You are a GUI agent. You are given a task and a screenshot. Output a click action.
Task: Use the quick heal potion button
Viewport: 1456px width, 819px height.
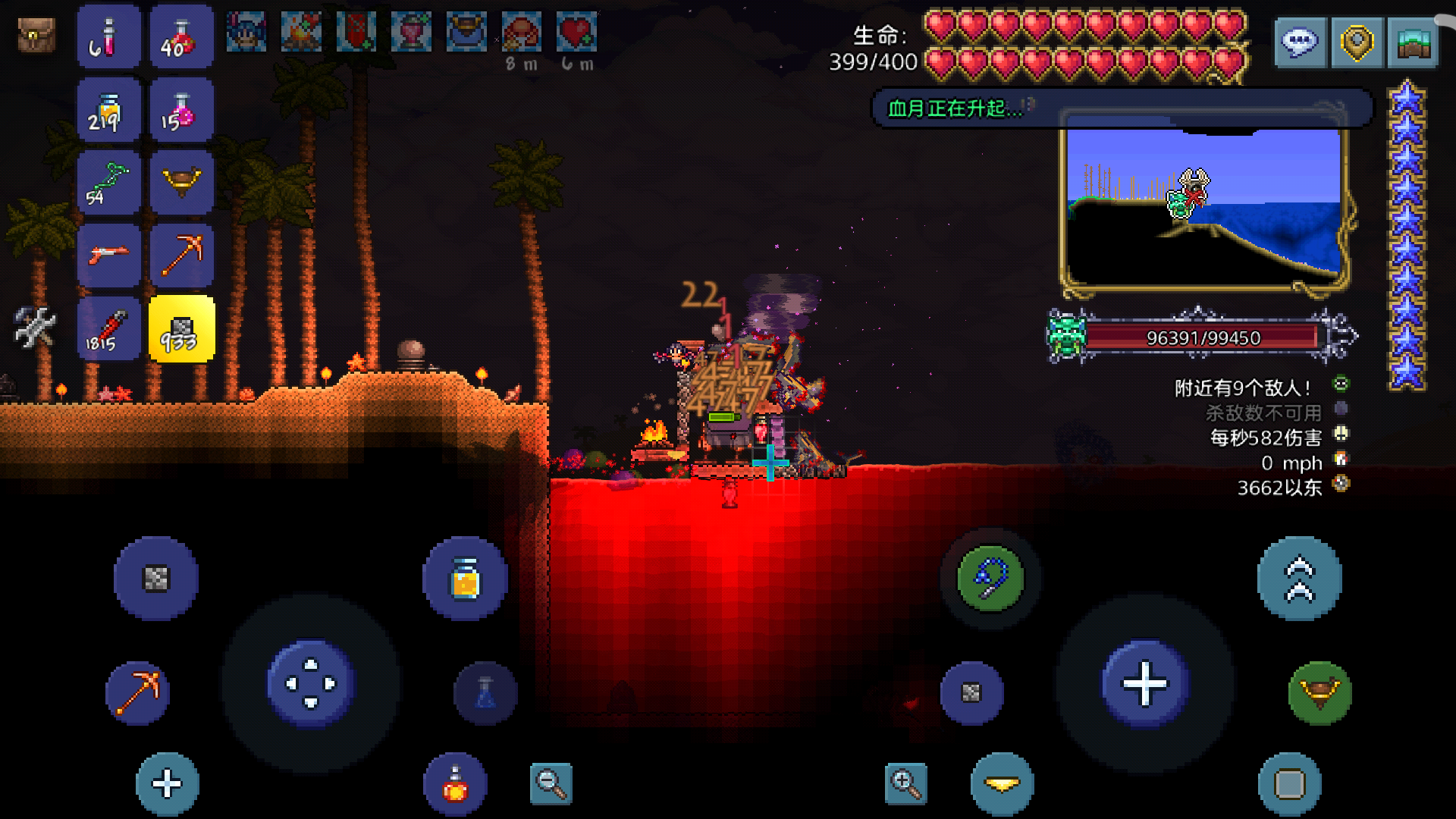(x=455, y=783)
